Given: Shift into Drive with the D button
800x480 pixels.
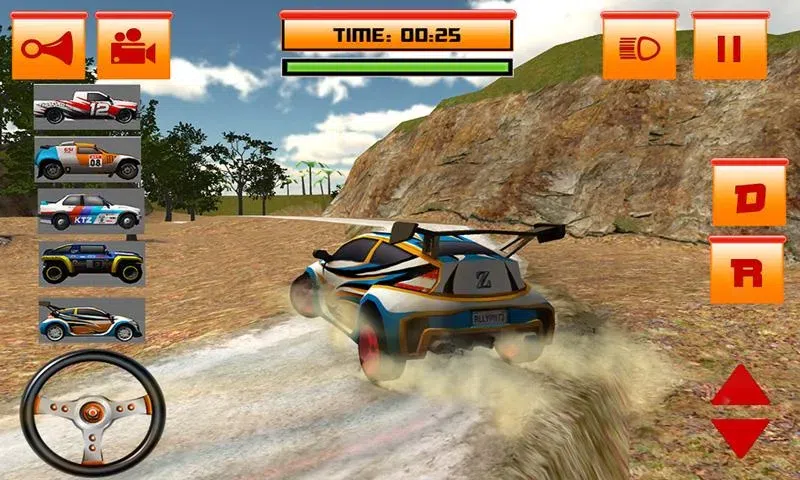Looking at the screenshot, I should 748,194.
